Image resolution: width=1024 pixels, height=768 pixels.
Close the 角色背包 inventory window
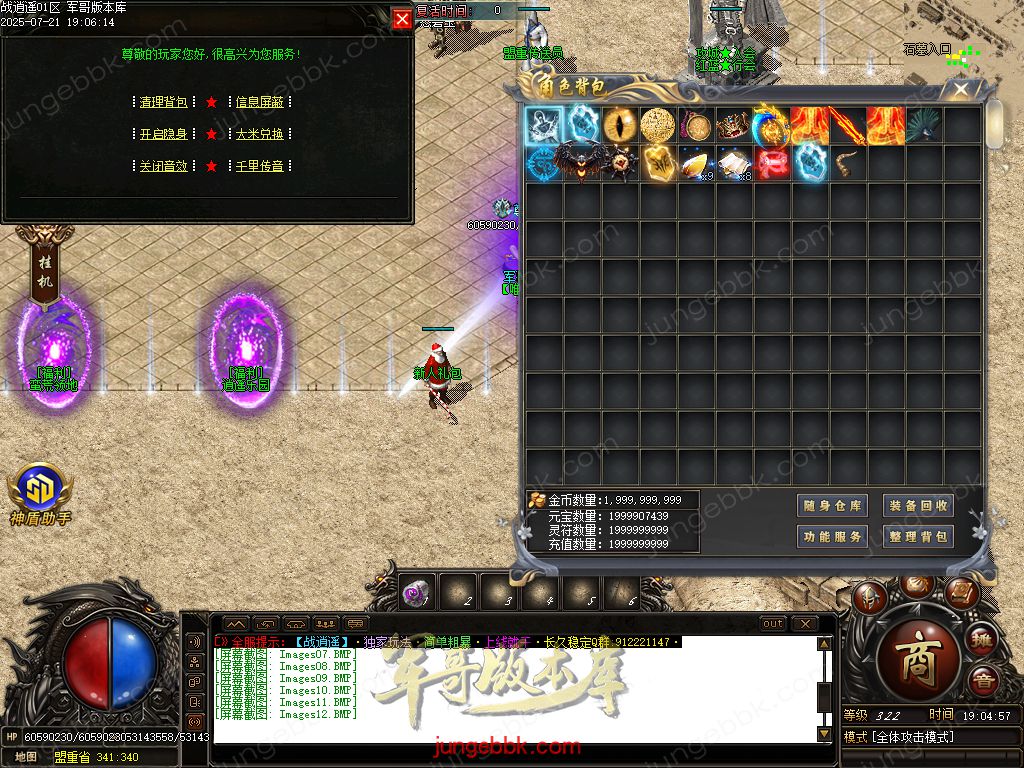[961, 89]
